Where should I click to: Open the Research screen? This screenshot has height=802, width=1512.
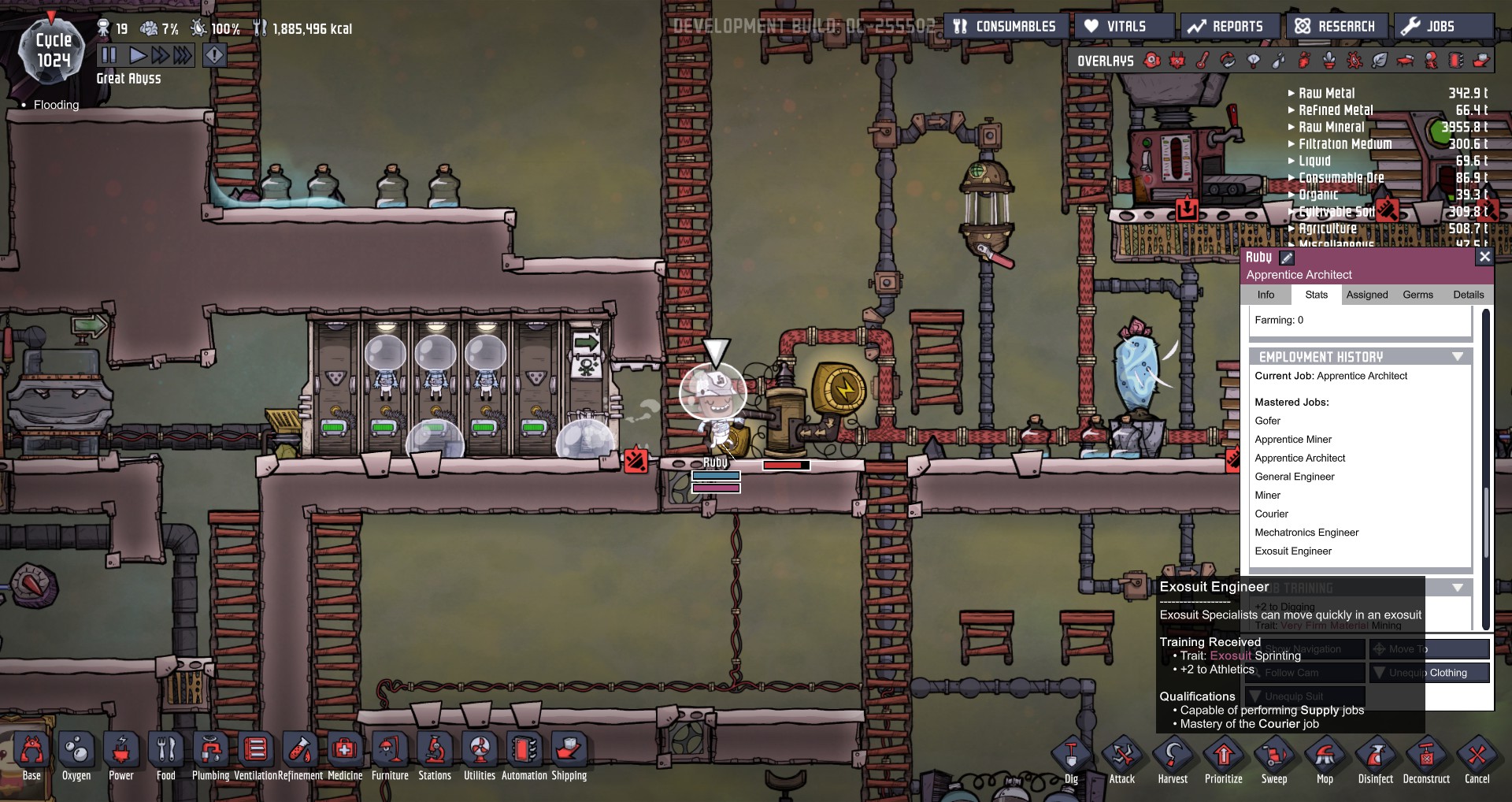1336,25
